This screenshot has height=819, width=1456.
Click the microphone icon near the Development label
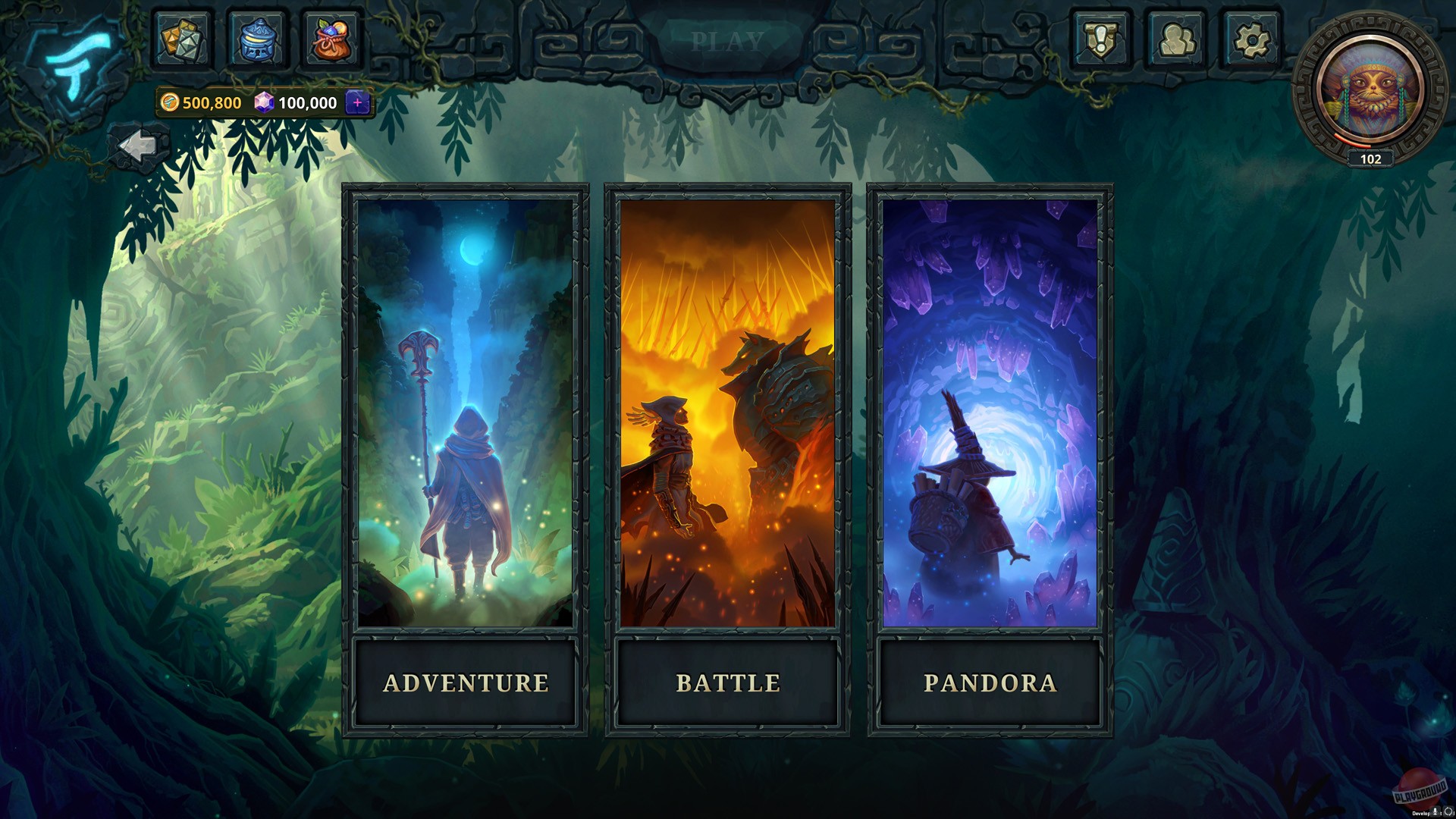coord(1436,812)
